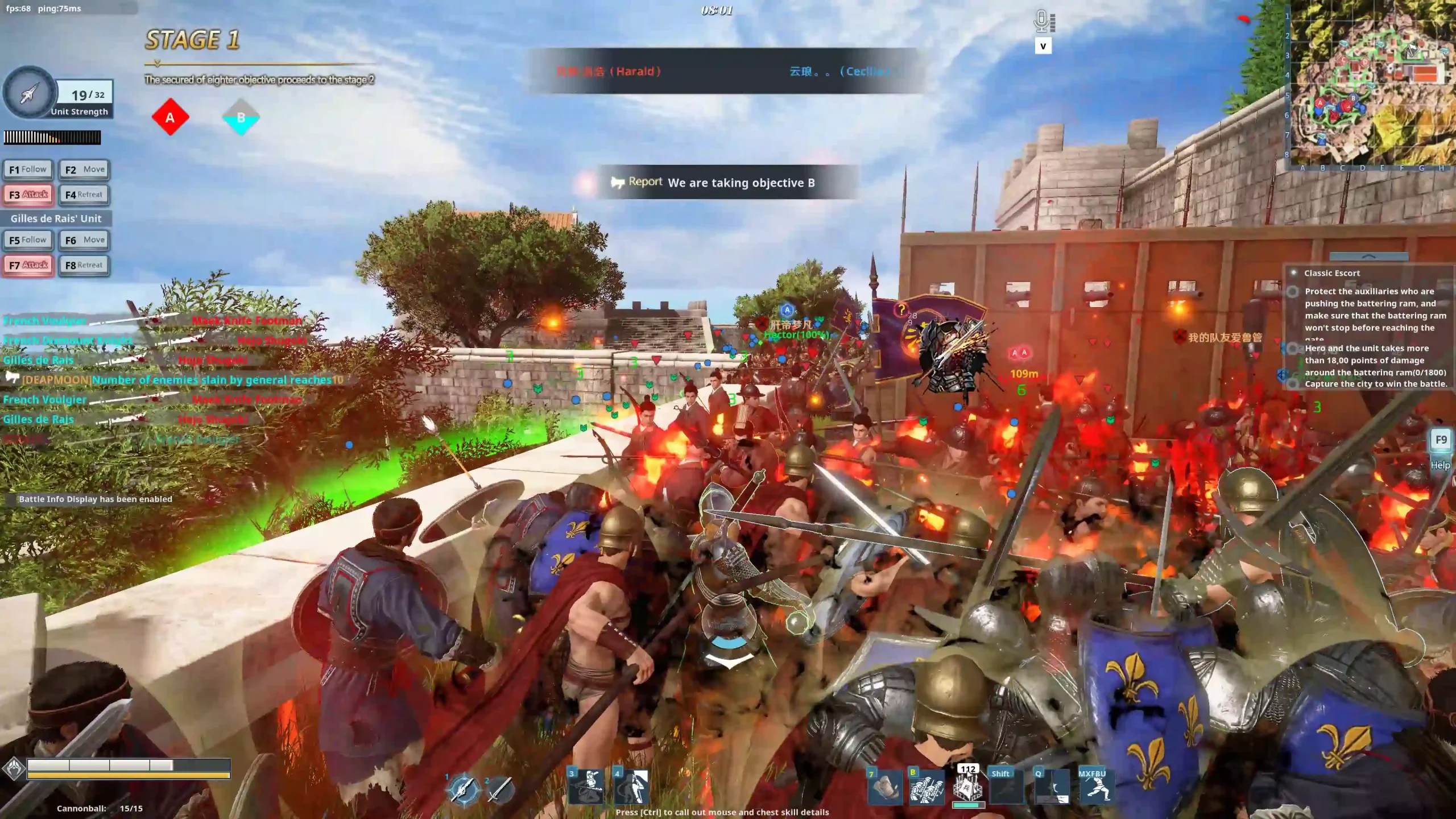
Task: Select the glowing spear weapon in slot 1
Action: [x=464, y=789]
